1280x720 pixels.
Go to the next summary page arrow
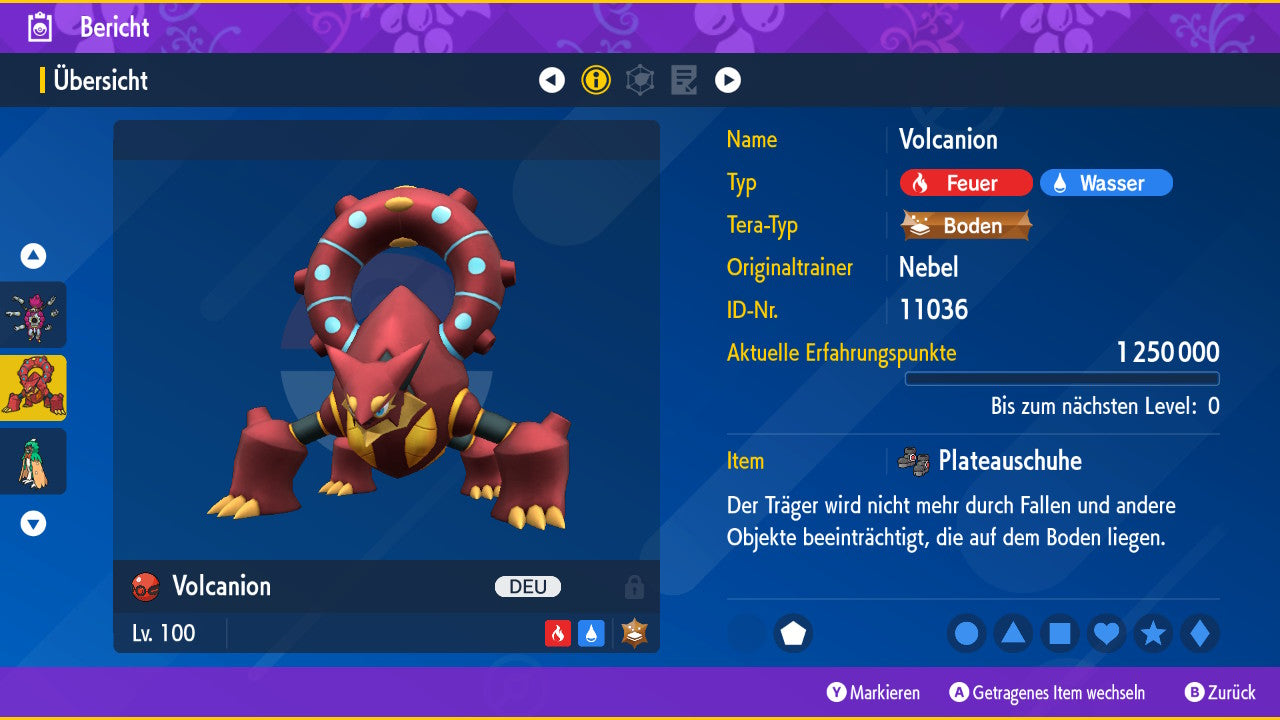(728, 80)
